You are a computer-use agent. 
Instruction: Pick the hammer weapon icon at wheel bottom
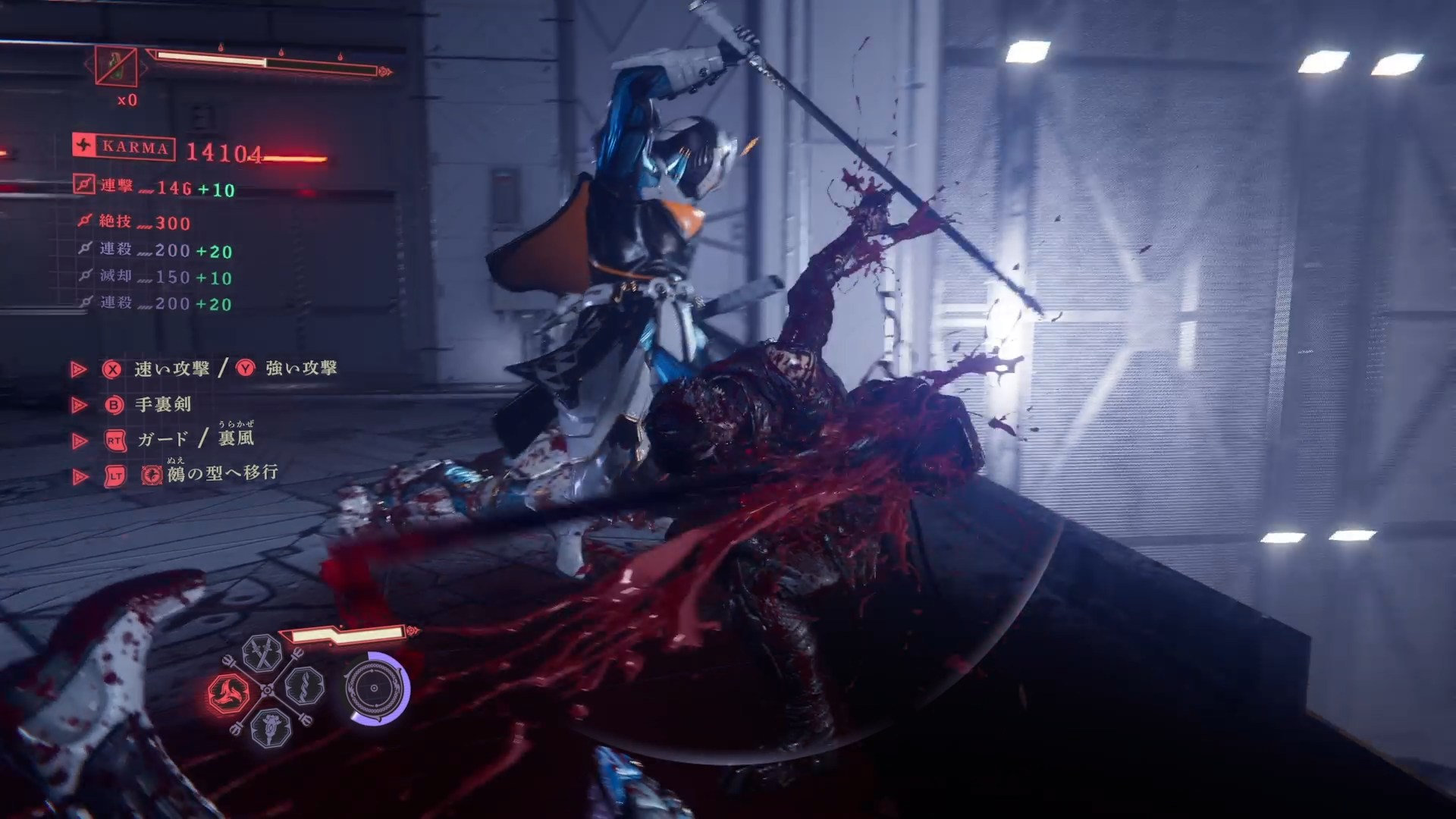pos(271,729)
